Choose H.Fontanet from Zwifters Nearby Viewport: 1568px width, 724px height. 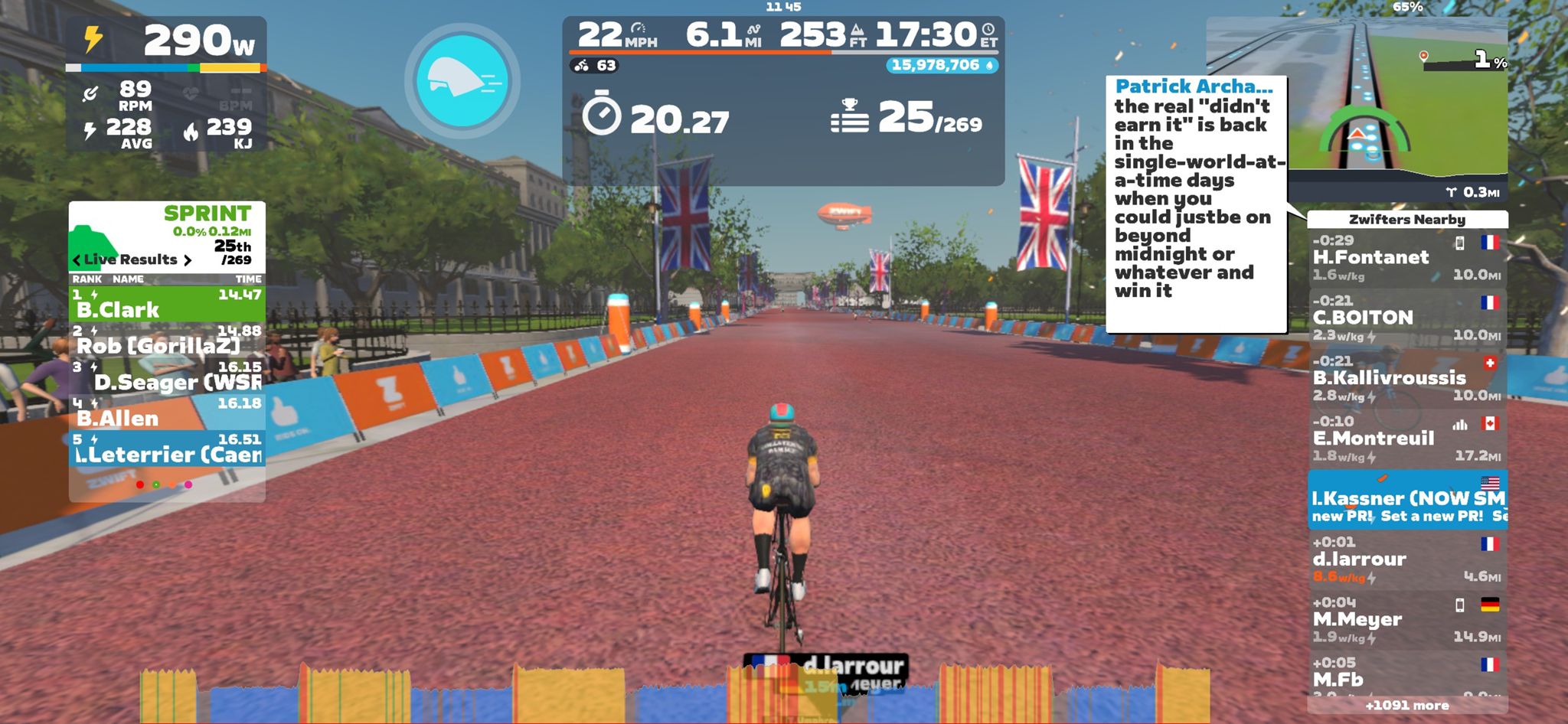[1406, 258]
